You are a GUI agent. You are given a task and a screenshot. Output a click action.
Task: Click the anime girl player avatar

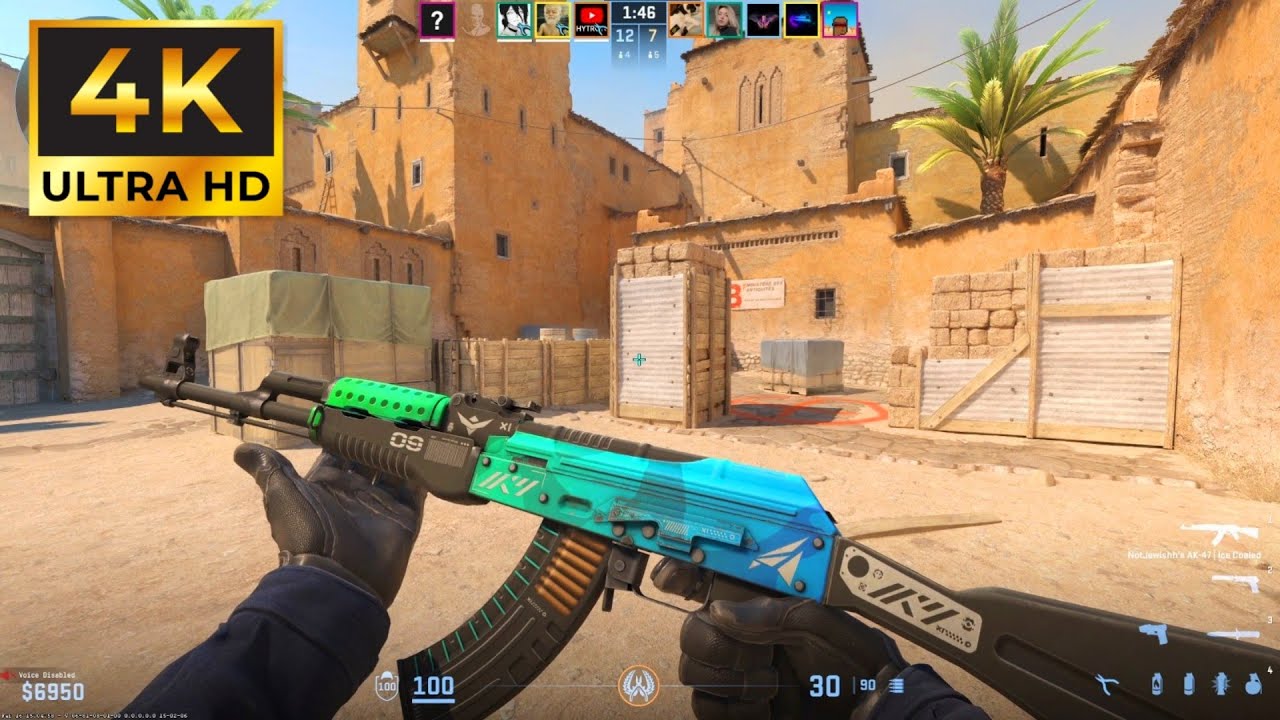click(x=514, y=20)
